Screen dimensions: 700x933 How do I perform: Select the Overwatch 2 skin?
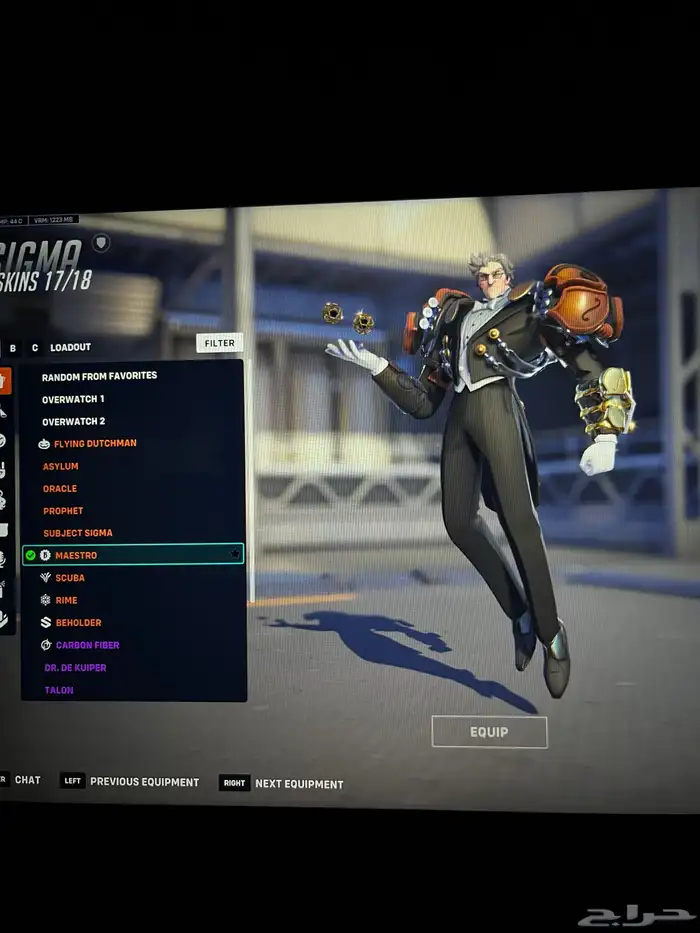(73, 422)
